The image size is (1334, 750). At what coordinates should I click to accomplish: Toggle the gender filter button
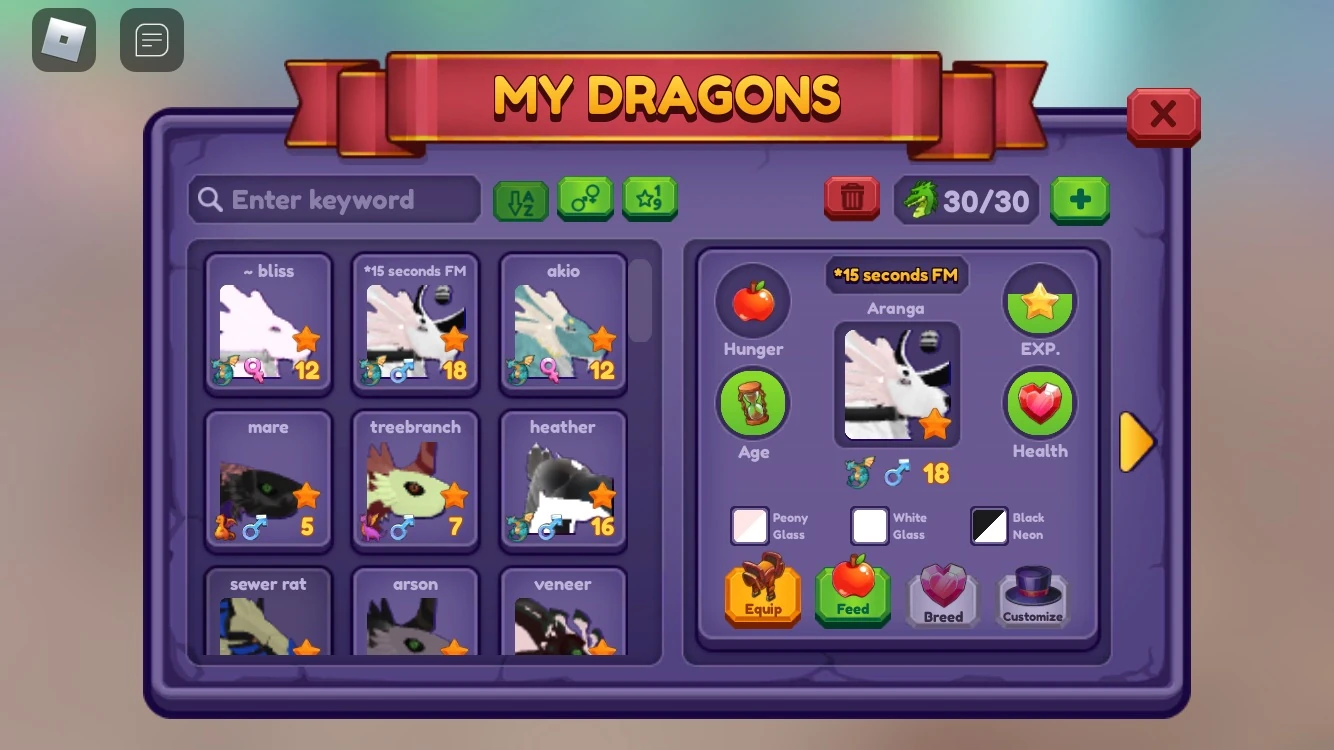(585, 199)
